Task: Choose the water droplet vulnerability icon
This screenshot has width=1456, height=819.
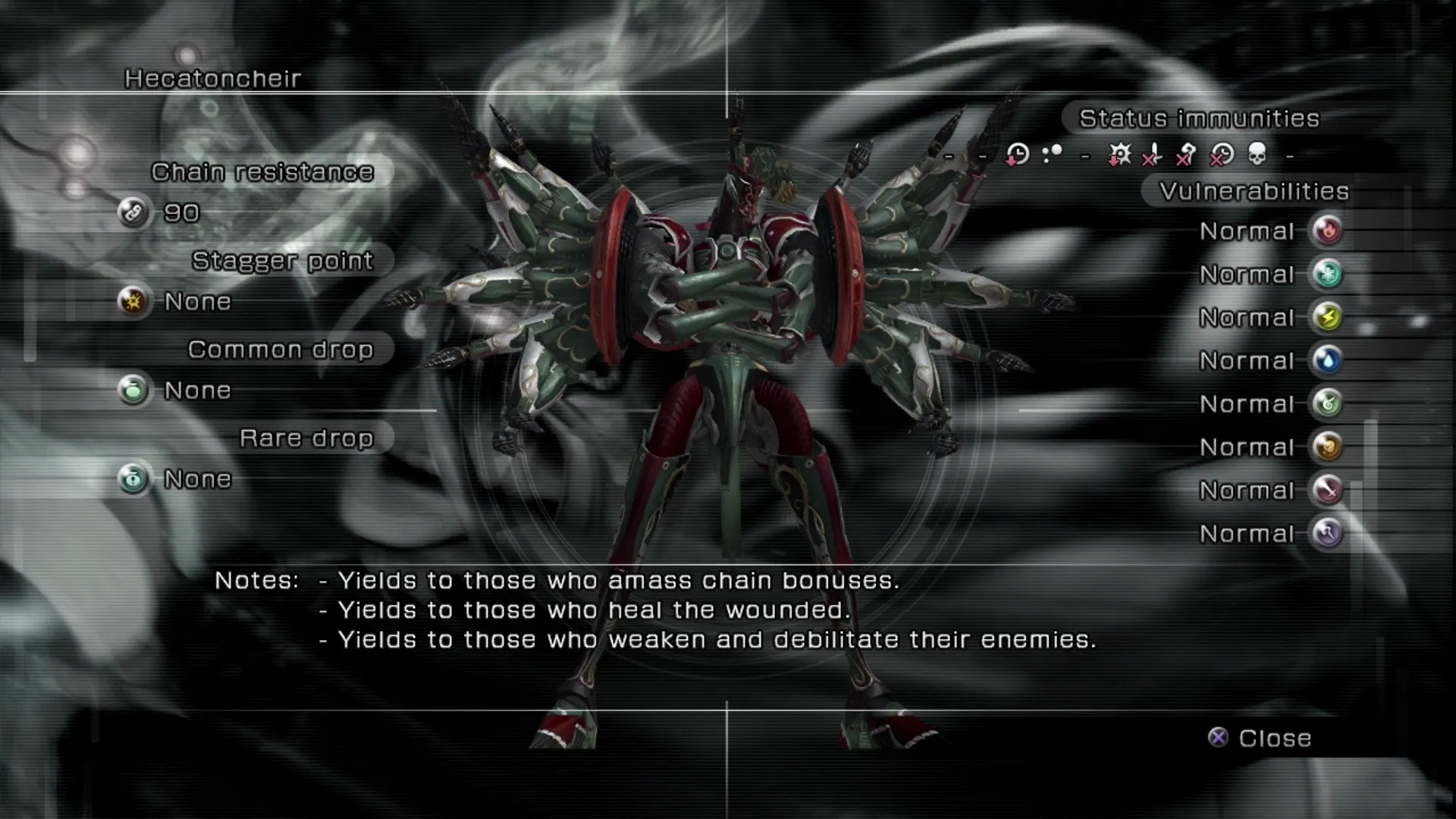Action: 1328,360
